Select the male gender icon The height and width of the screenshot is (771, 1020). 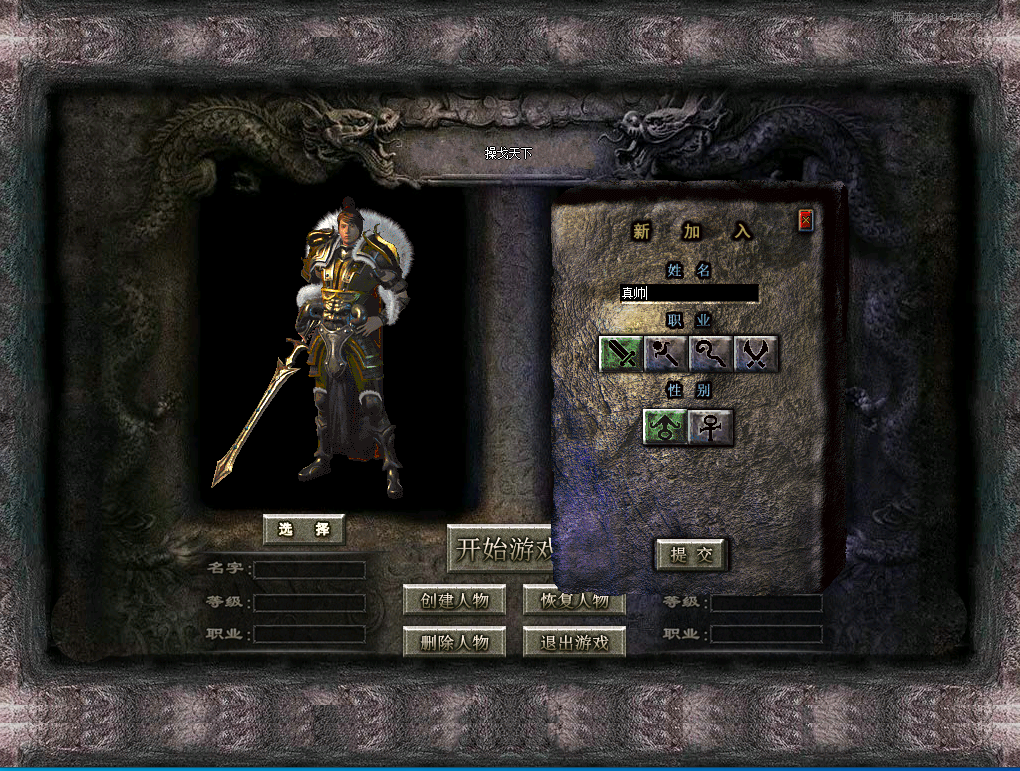coord(664,427)
